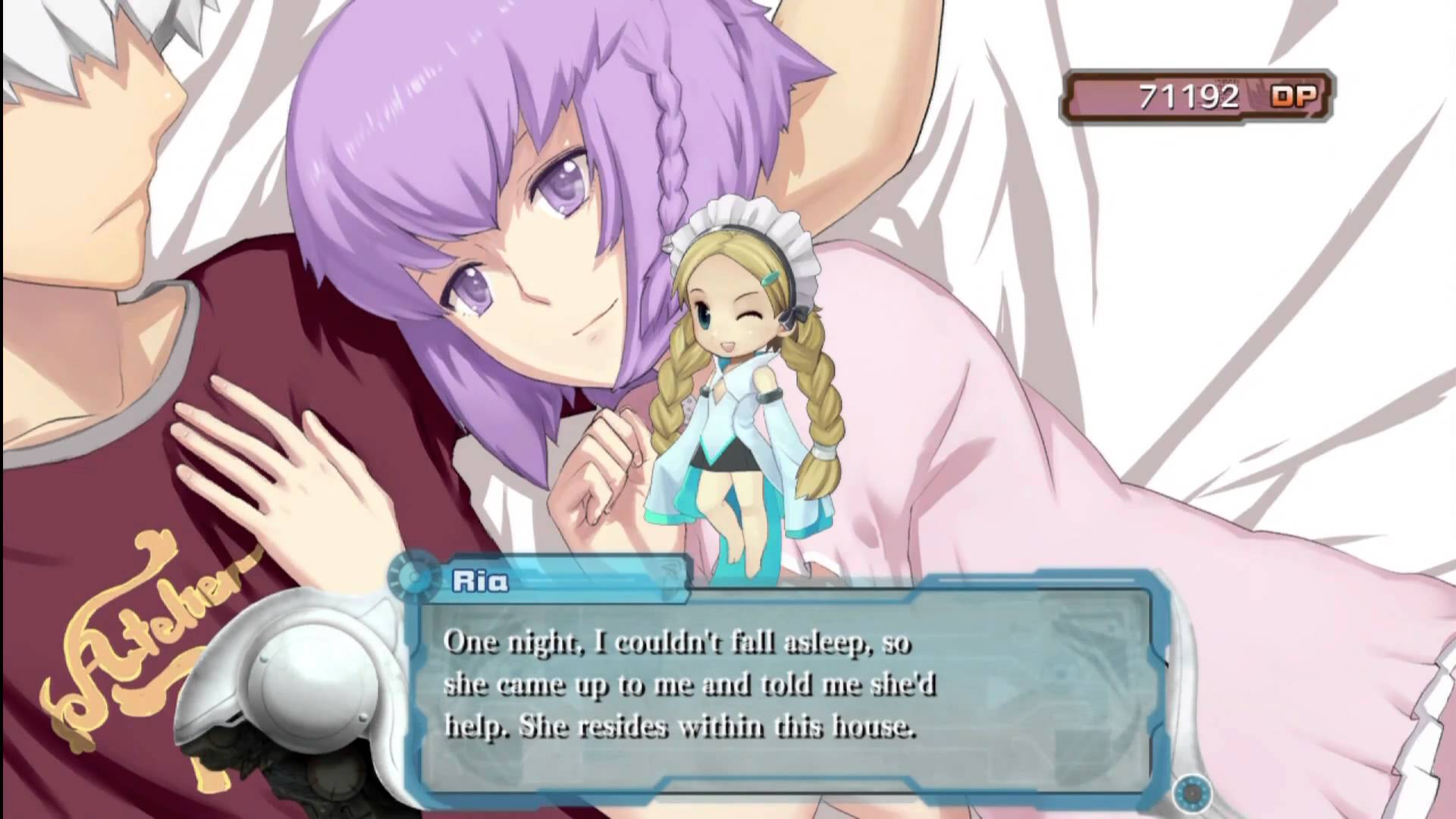Click the round continue indicator on dialogue box
The width and height of the screenshot is (1456, 819).
(1191, 792)
